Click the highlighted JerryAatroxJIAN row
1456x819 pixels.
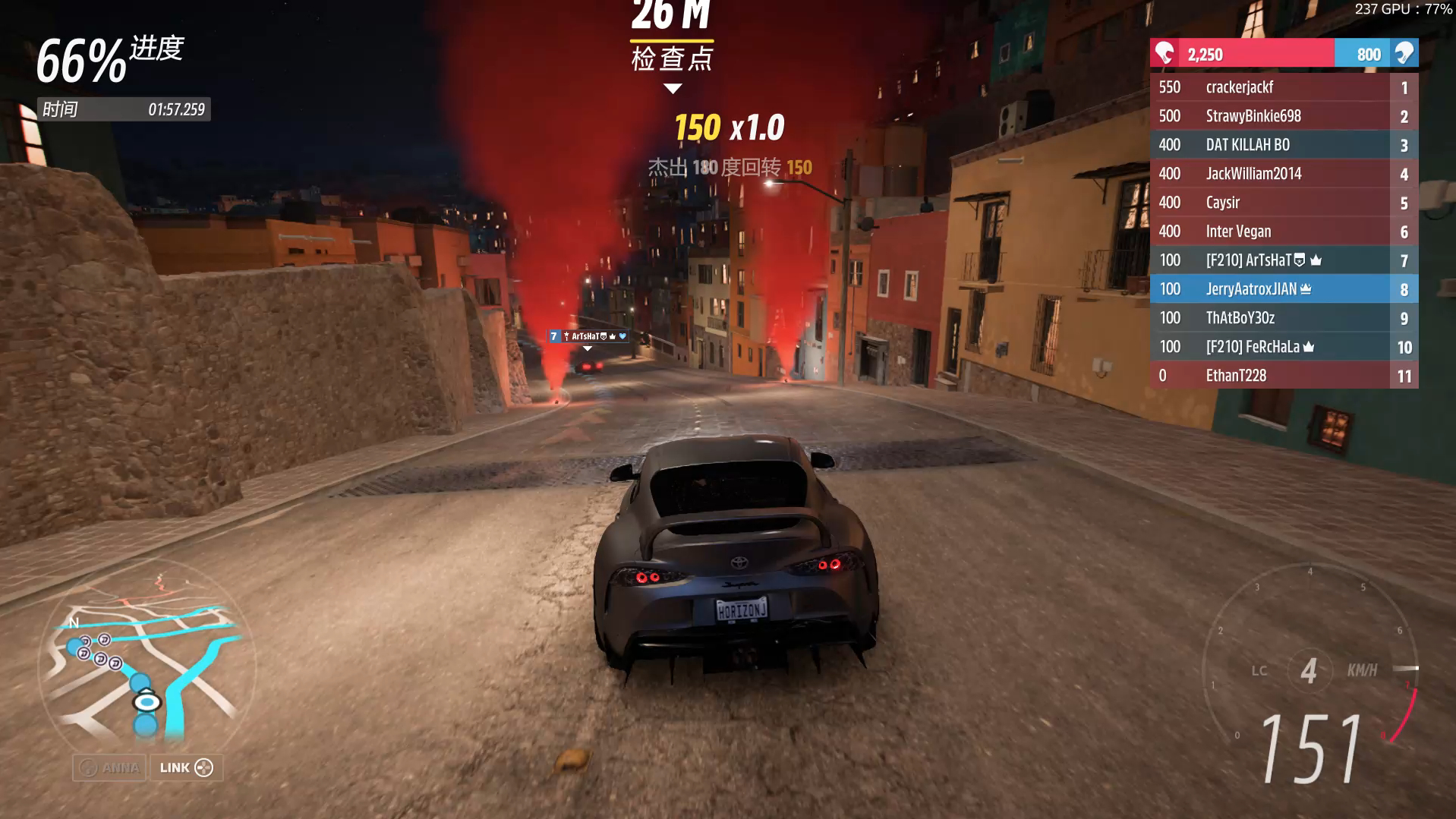pos(1283,289)
